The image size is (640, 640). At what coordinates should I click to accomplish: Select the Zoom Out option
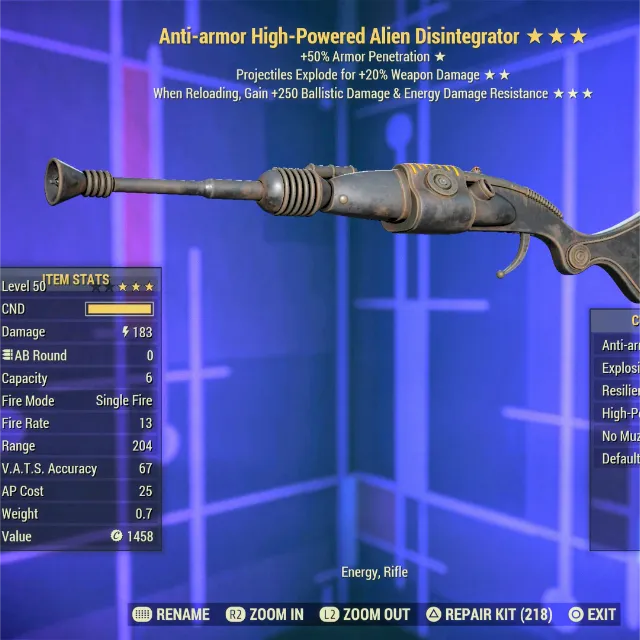(x=365, y=614)
